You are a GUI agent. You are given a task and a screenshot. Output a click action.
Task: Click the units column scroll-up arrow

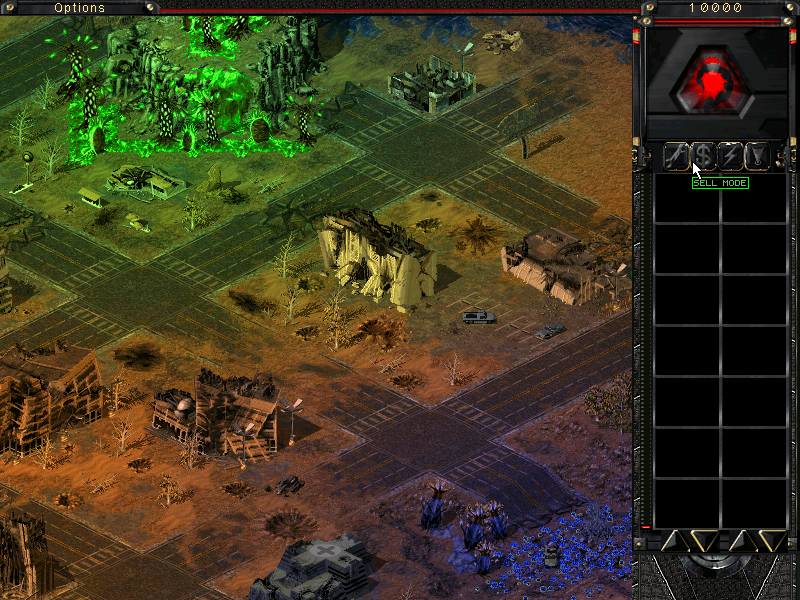[742, 541]
